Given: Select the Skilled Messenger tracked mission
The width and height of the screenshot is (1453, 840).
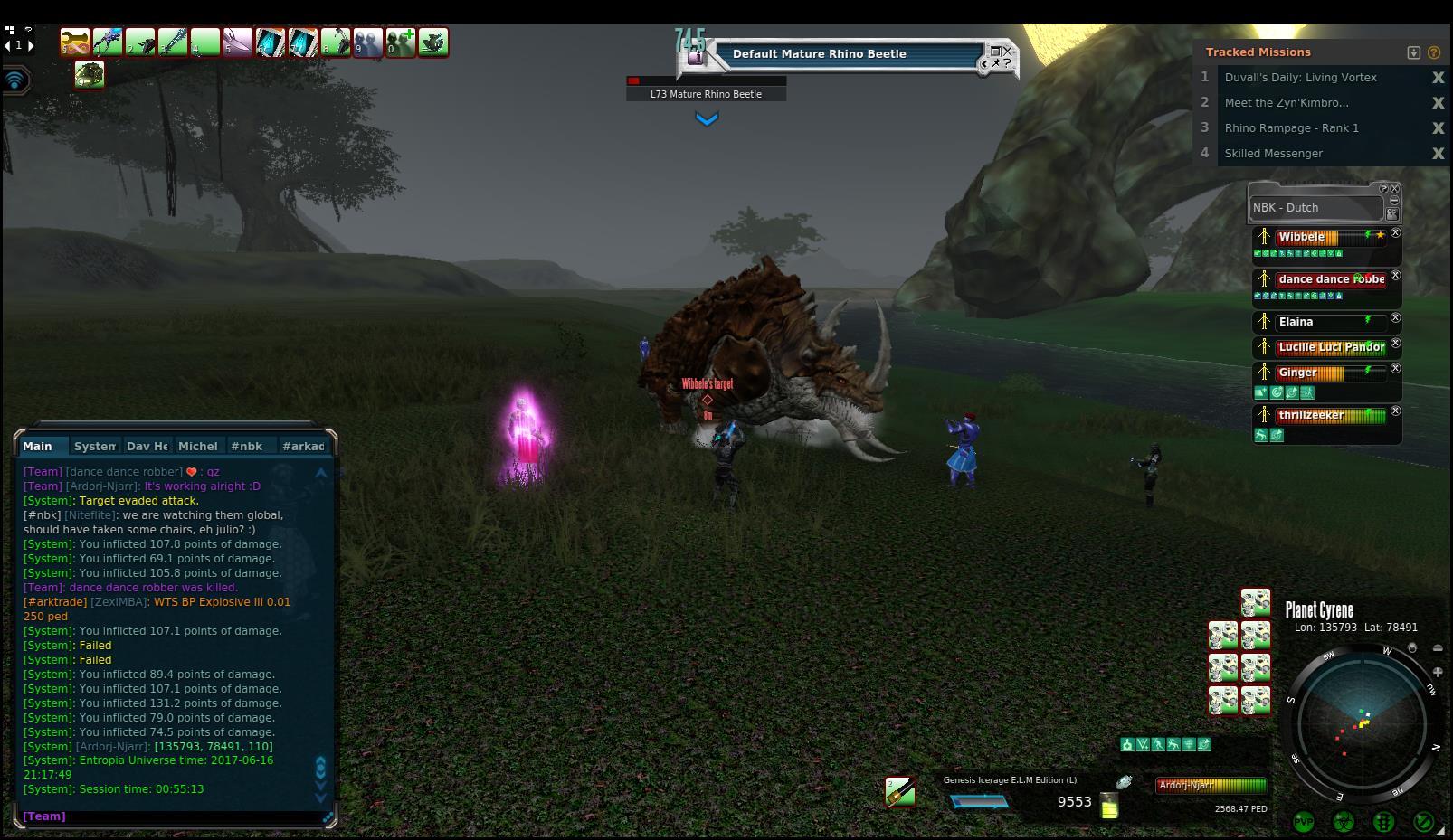Looking at the screenshot, I should coord(1273,154).
